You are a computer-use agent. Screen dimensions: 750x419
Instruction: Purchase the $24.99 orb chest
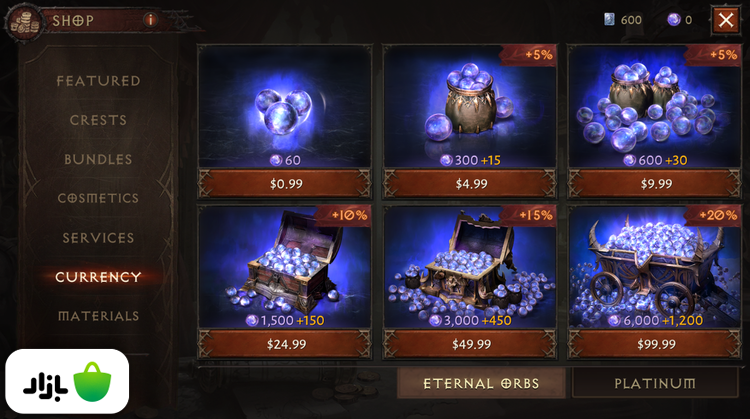(x=287, y=344)
